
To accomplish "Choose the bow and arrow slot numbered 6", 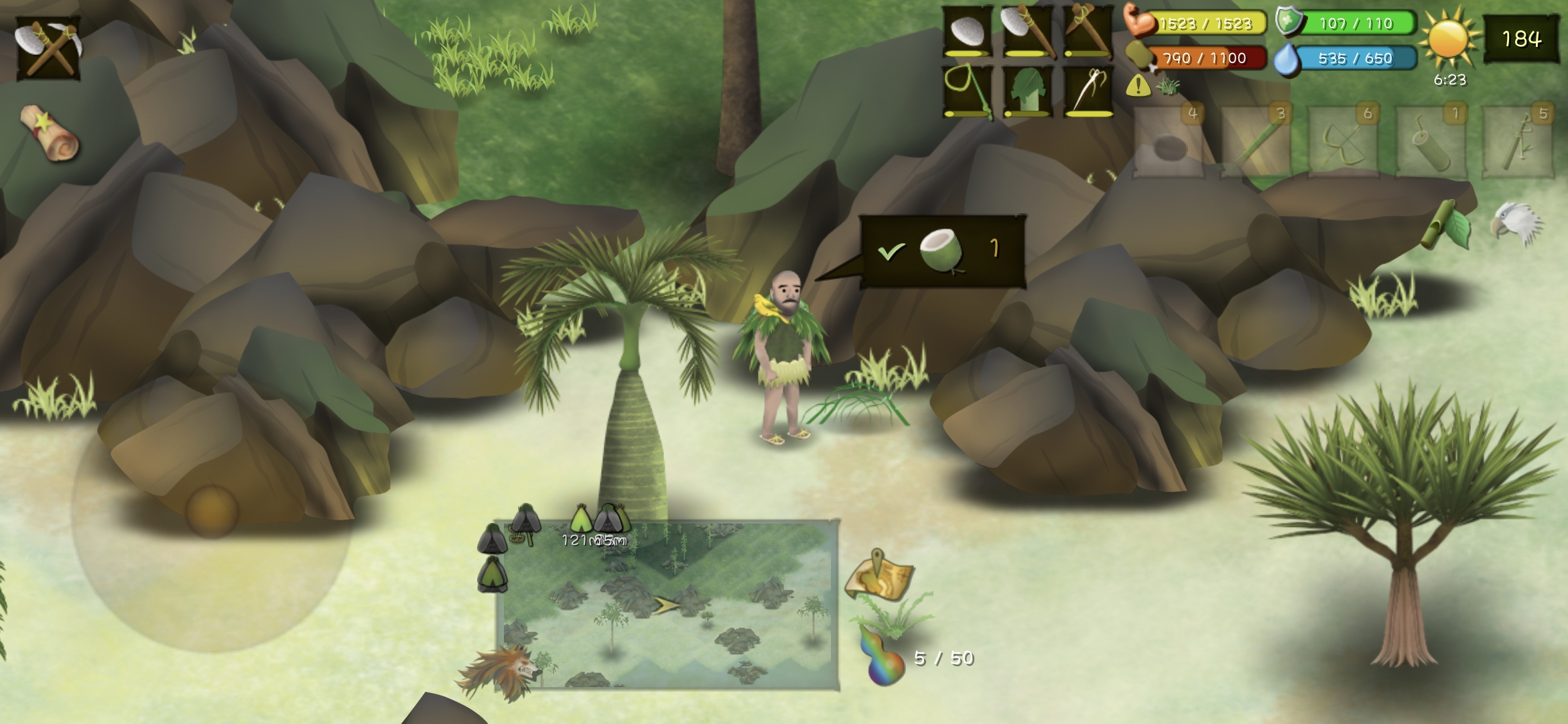I will point(1343,142).
